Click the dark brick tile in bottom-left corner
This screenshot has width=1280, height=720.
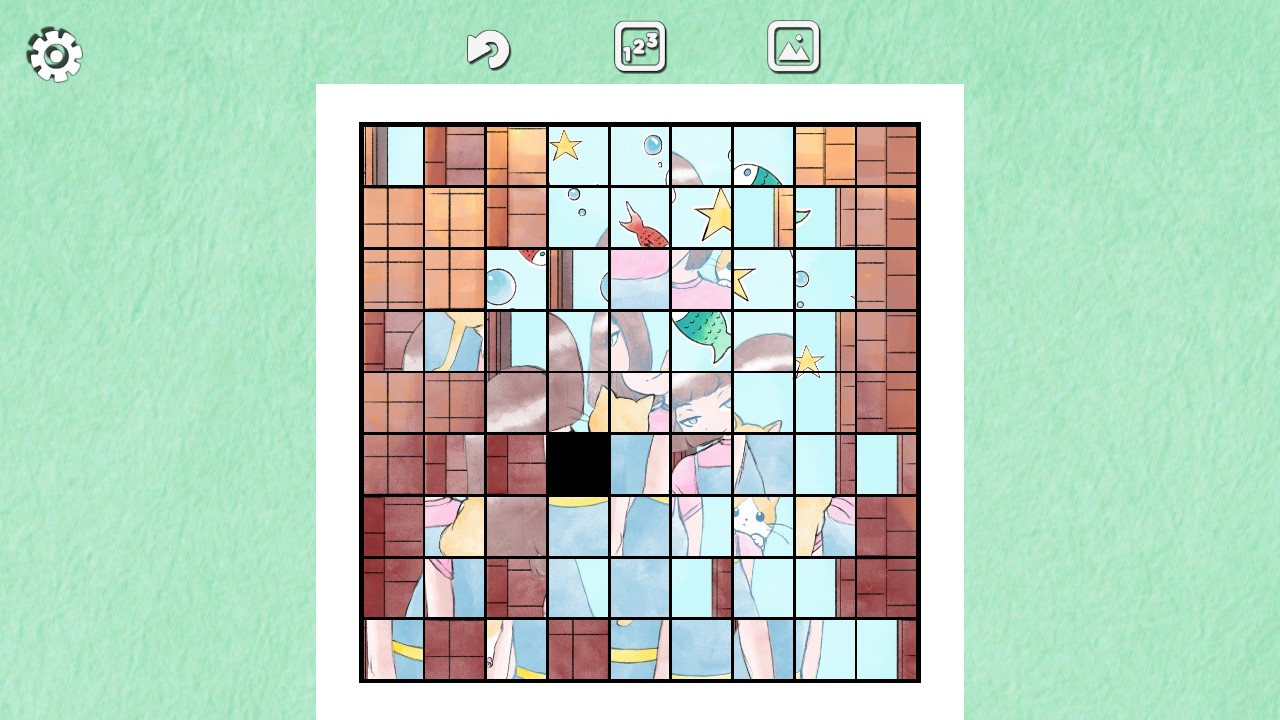[x=390, y=590]
